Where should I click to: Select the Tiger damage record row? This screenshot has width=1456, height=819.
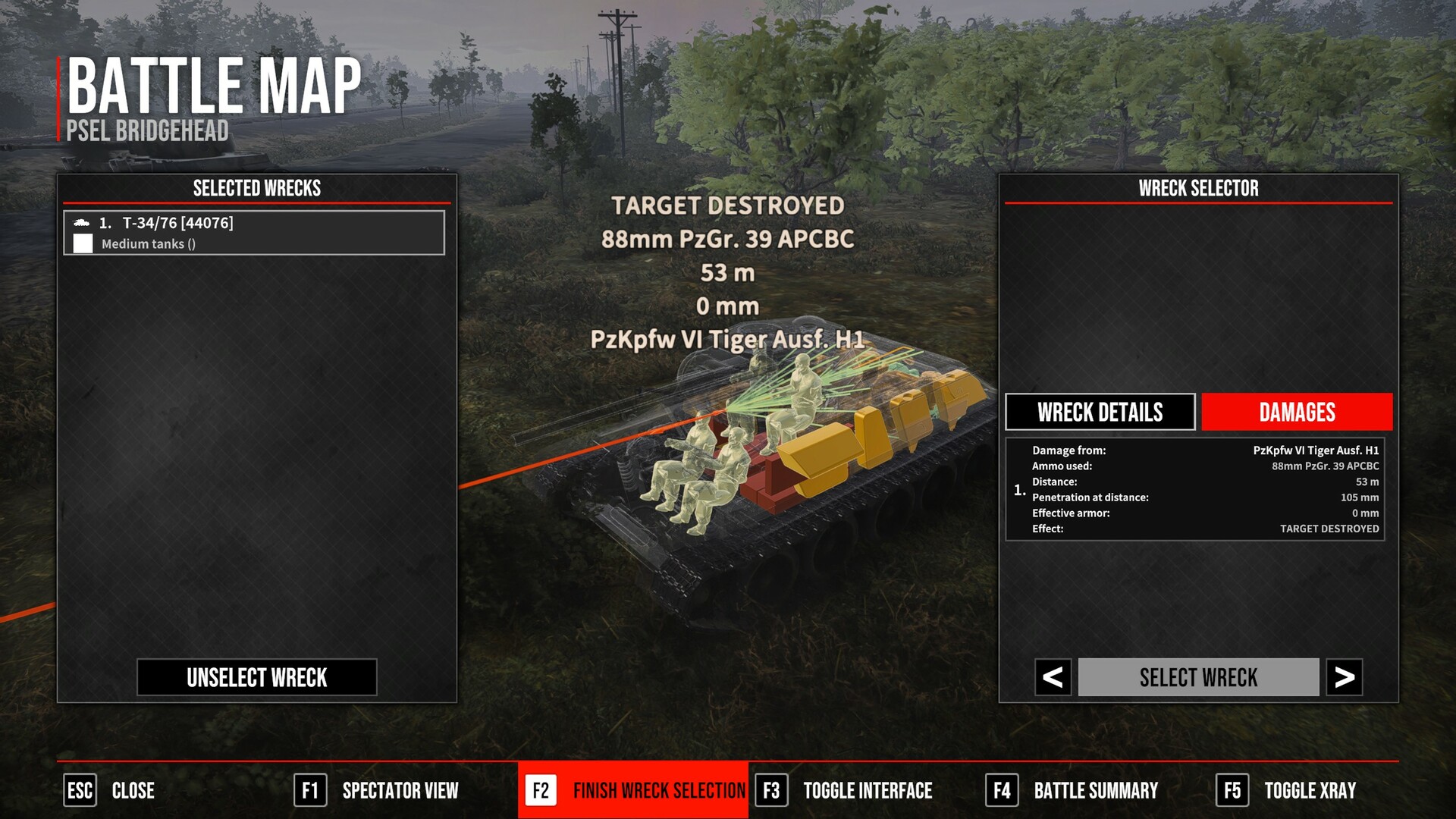[1195, 489]
